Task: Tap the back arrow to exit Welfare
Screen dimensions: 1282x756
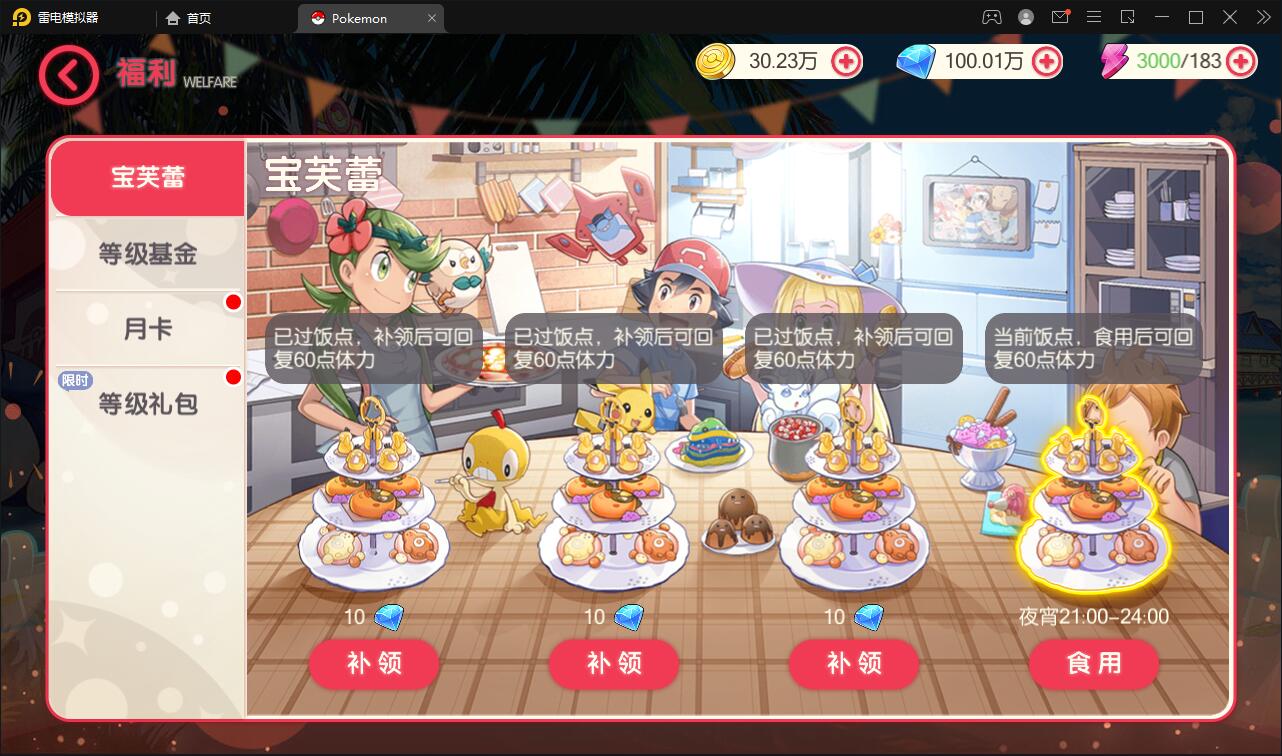Action: 68,75
